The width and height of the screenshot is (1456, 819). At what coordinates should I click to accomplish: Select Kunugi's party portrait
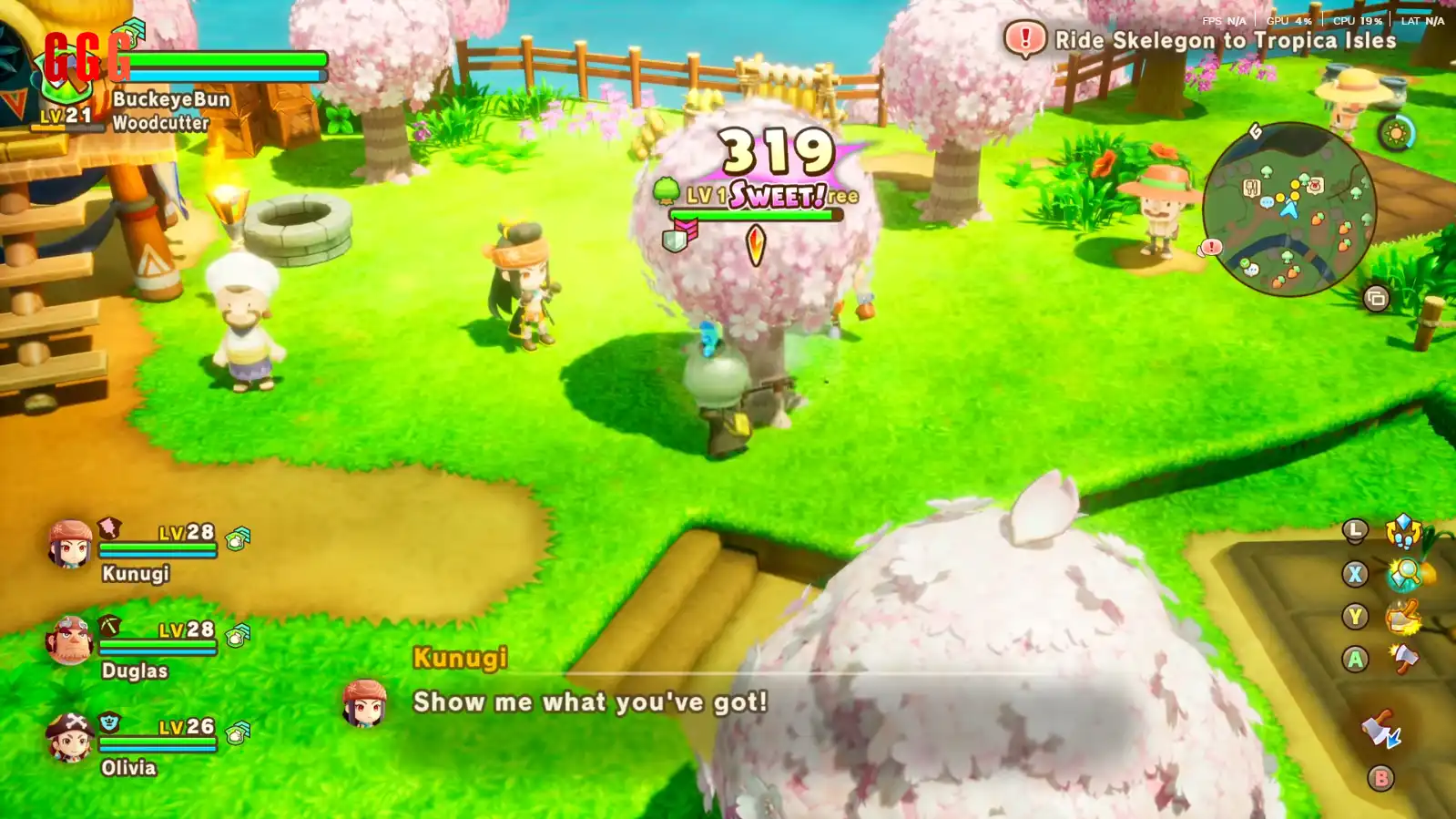pyautogui.click(x=69, y=544)
